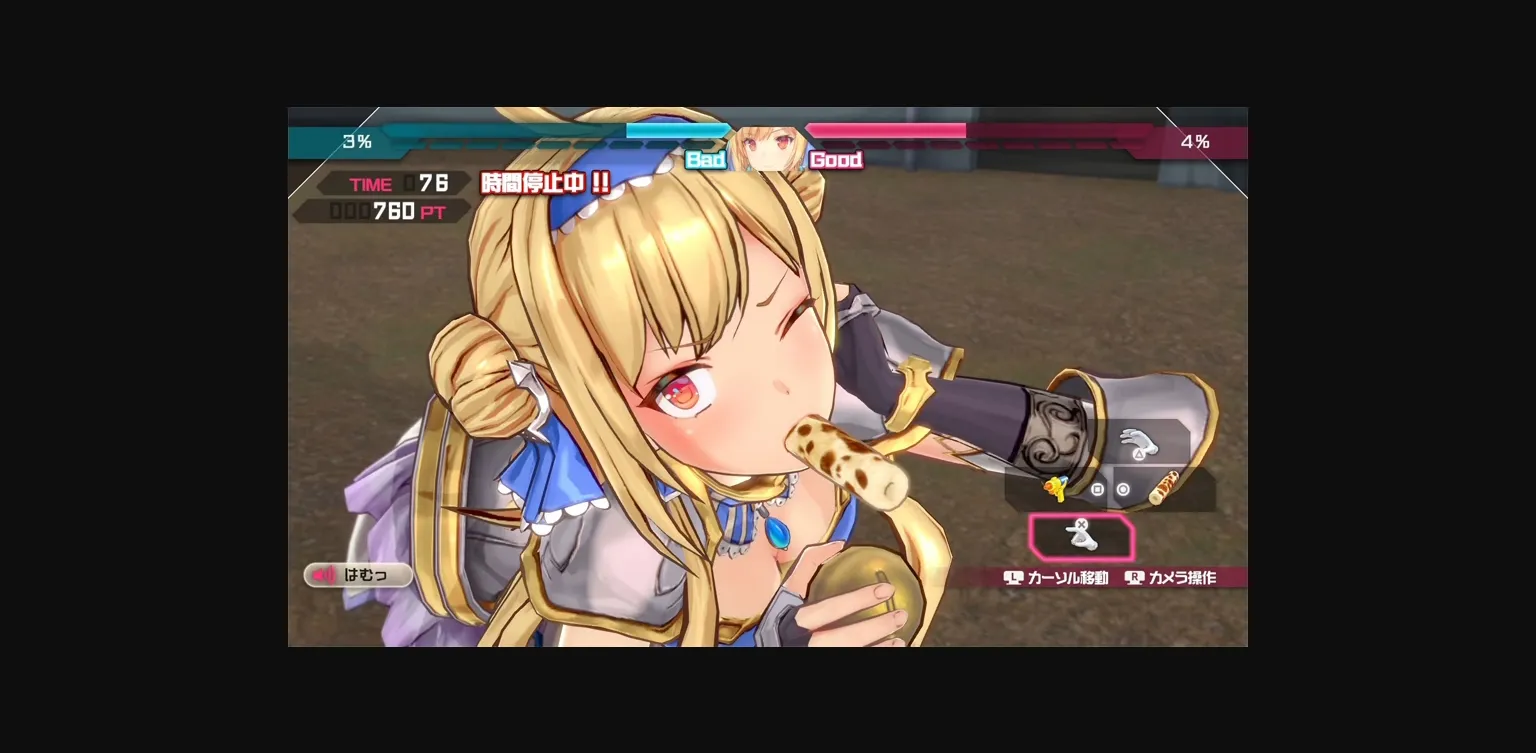
Task: Mute via the speaker icon on はむっ bubble
Action: pyautogui.click(x=324, y=574)
